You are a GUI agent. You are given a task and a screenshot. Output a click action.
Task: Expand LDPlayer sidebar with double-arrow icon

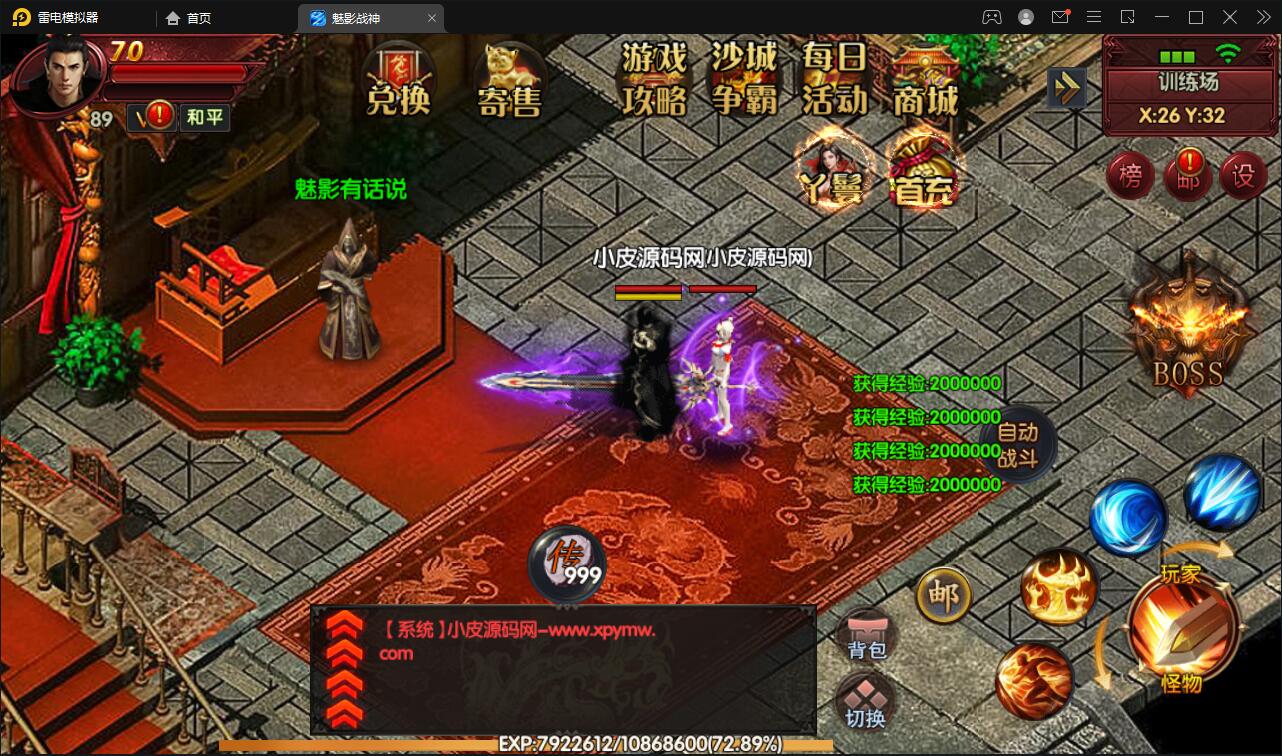tap(1262, 16)
